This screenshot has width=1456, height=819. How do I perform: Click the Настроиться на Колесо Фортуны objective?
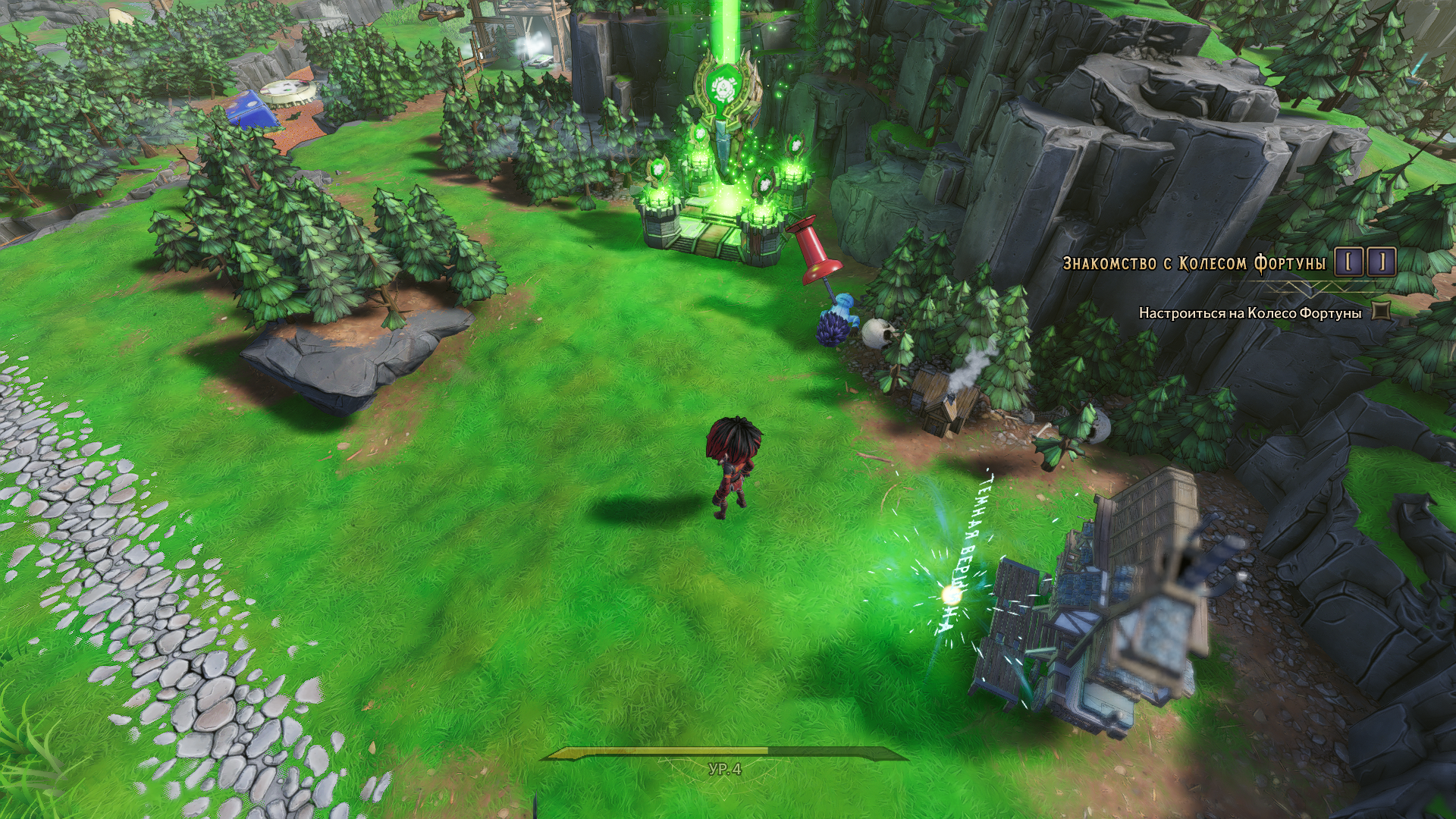click(x=1250, y=312)
